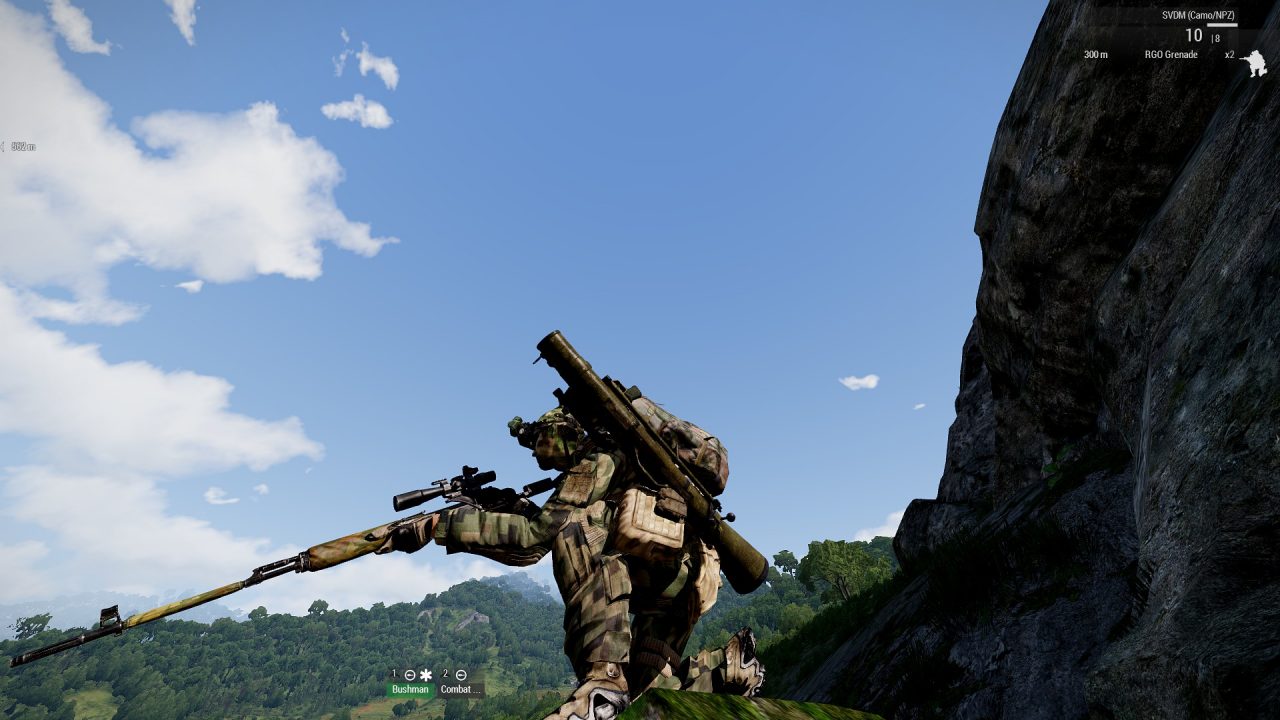
Task: Click the 982 m range readout
Action: (x=24, y=147)
